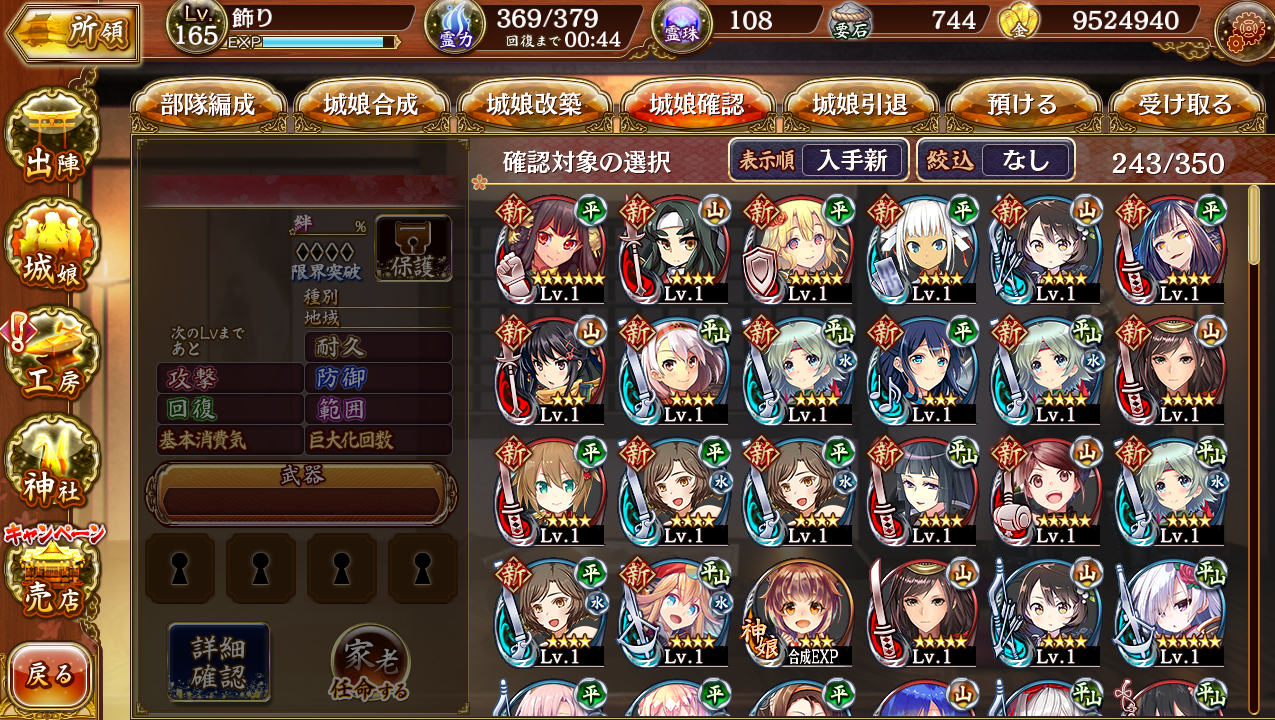The height and width of the screenshot is (720, 1275).
Task: Open the 城娘改築 tab
Action: click(x=534, y=105)
